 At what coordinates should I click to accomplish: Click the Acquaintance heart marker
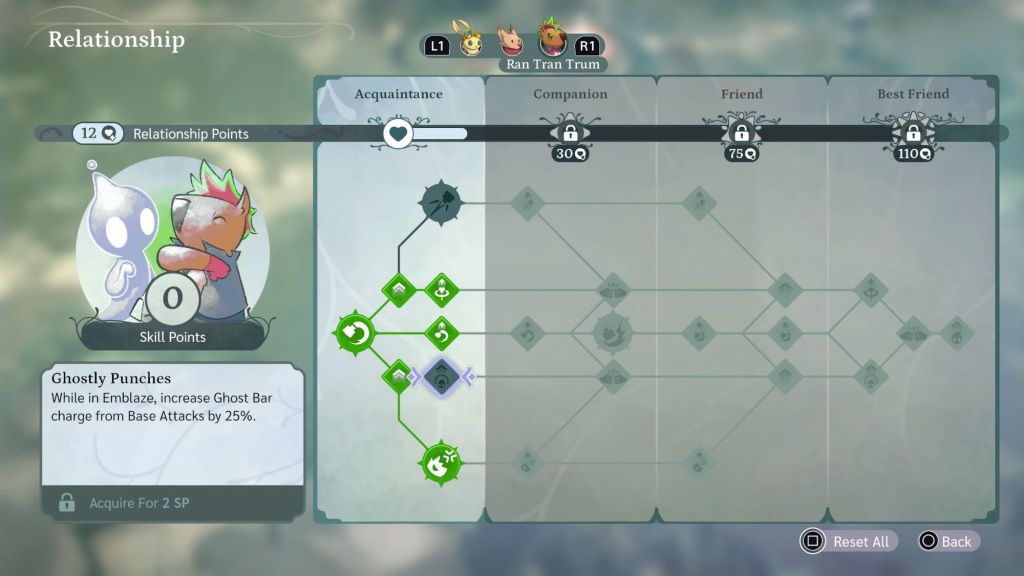[399, 133]
